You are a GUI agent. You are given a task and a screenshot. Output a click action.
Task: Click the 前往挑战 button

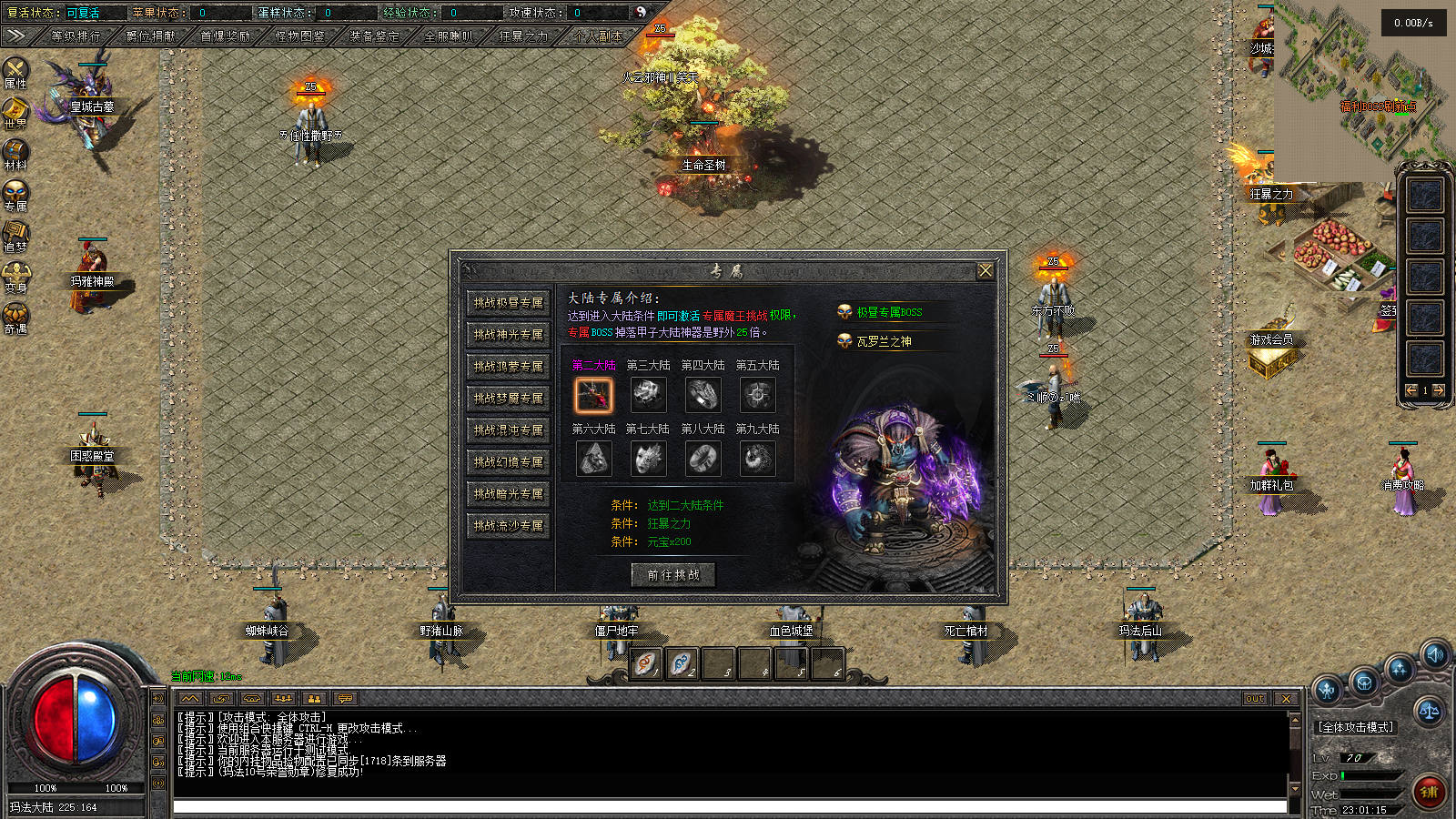tap(673, 575)
